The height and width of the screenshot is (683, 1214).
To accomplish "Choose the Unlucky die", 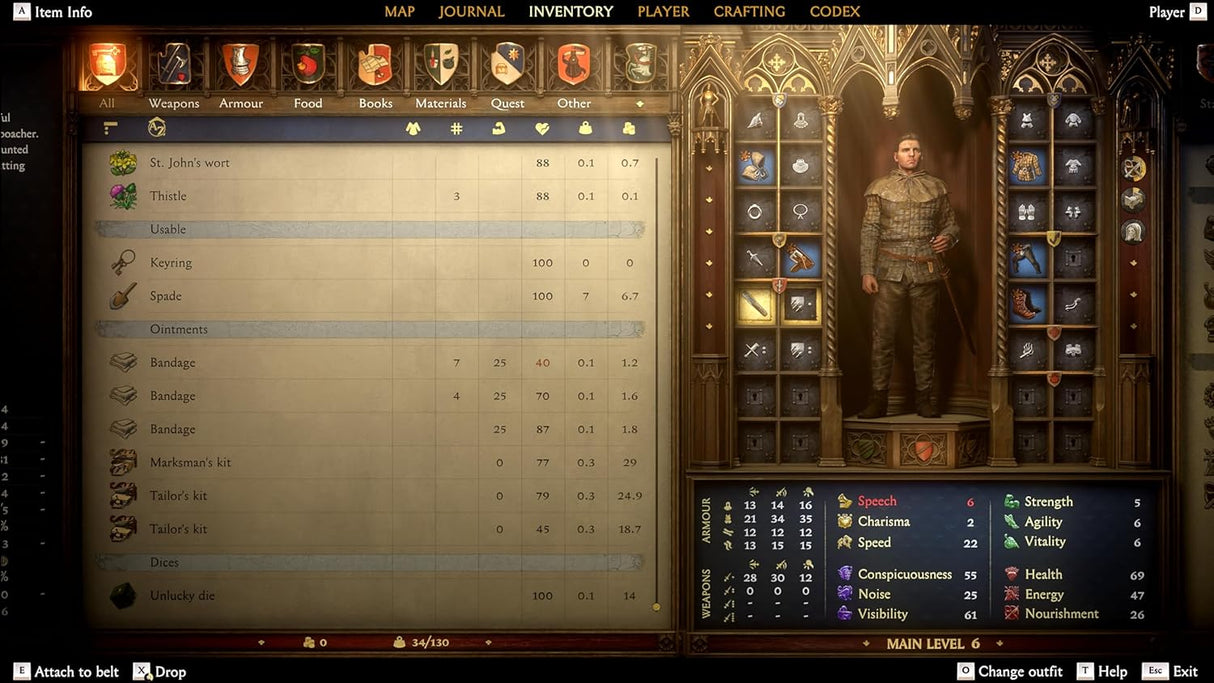I will (x=182, y=596).
